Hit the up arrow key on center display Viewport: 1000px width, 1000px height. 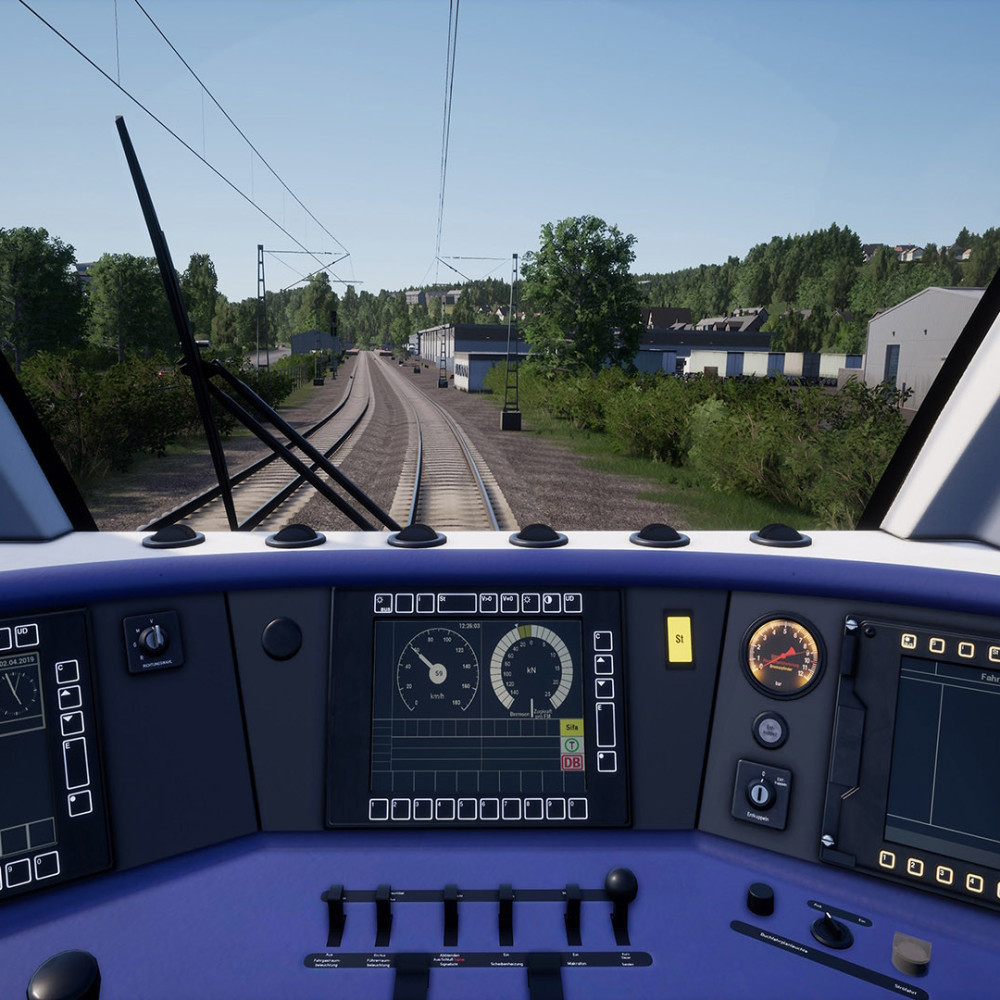[x=603, y=664]
